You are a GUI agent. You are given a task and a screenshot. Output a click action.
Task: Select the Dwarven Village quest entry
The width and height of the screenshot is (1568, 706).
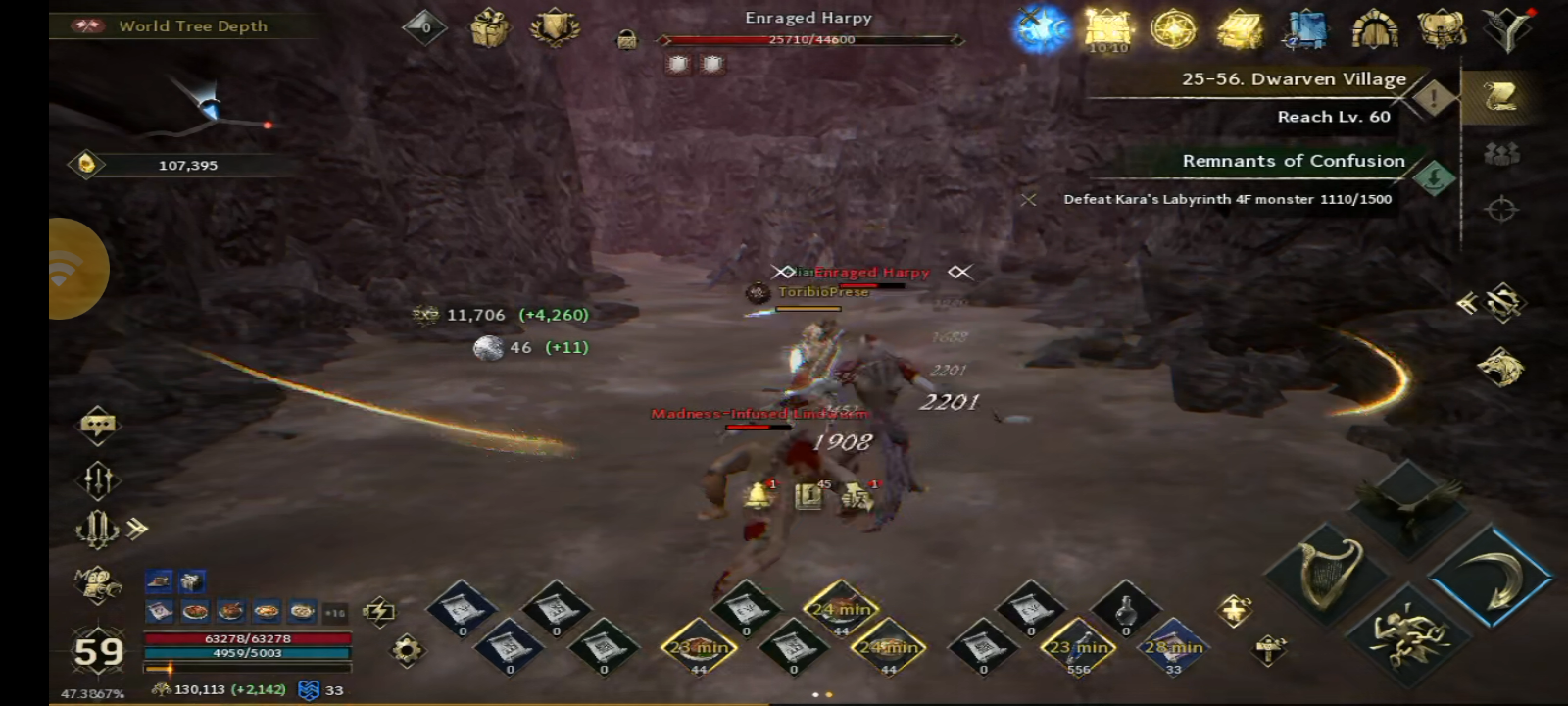pyautogui.click(x=1294, y=79)
